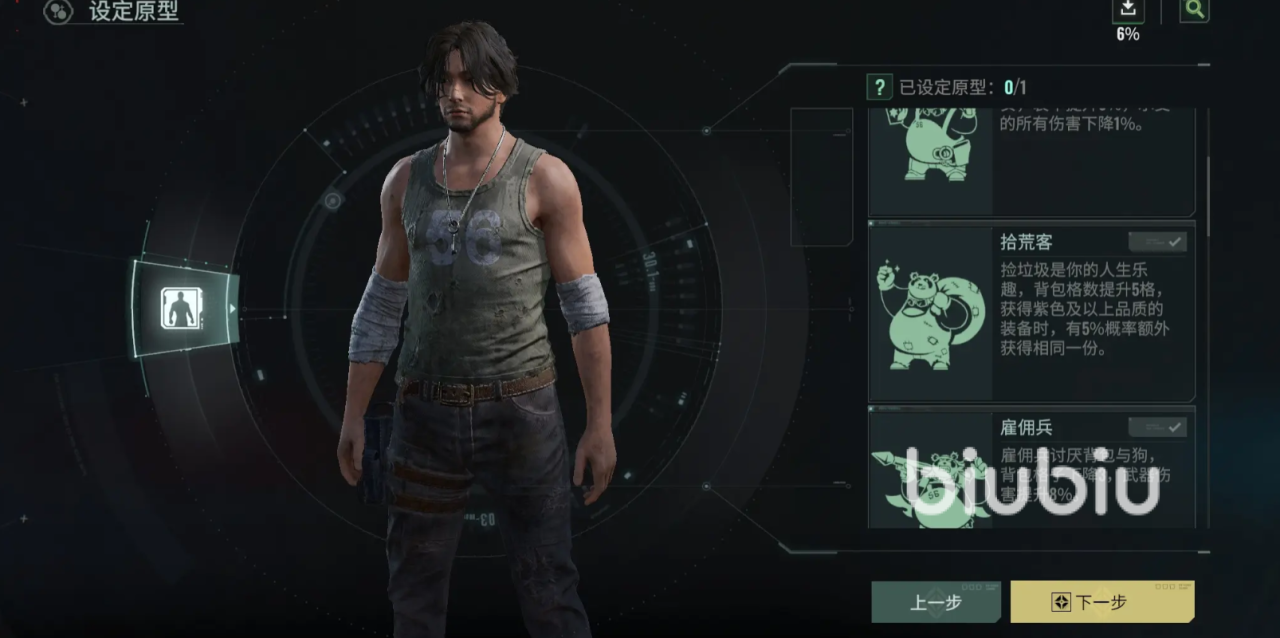
Task: Select the 拾荒客 archetype card
Action: (1031, 312)
